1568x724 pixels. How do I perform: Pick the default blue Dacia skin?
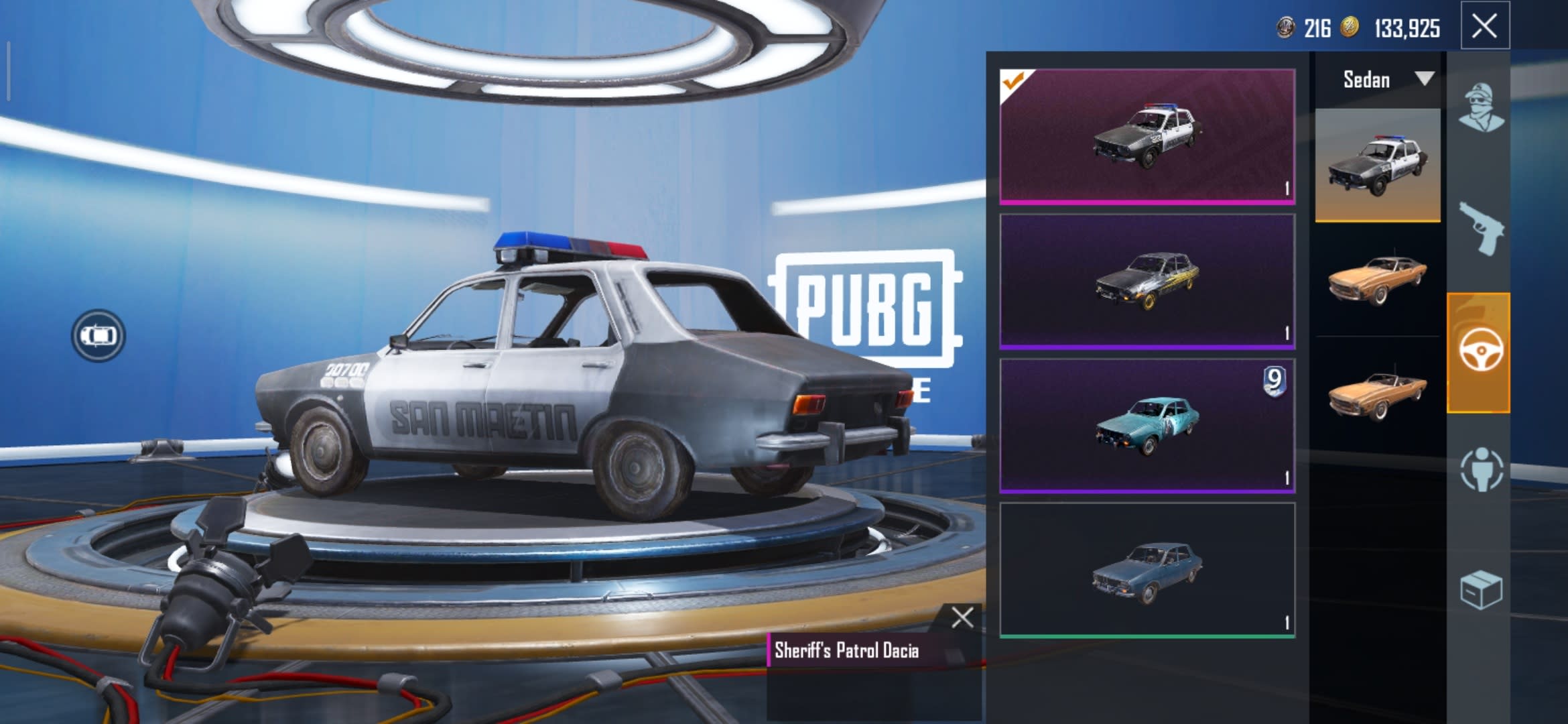[x=1147, y=570]
